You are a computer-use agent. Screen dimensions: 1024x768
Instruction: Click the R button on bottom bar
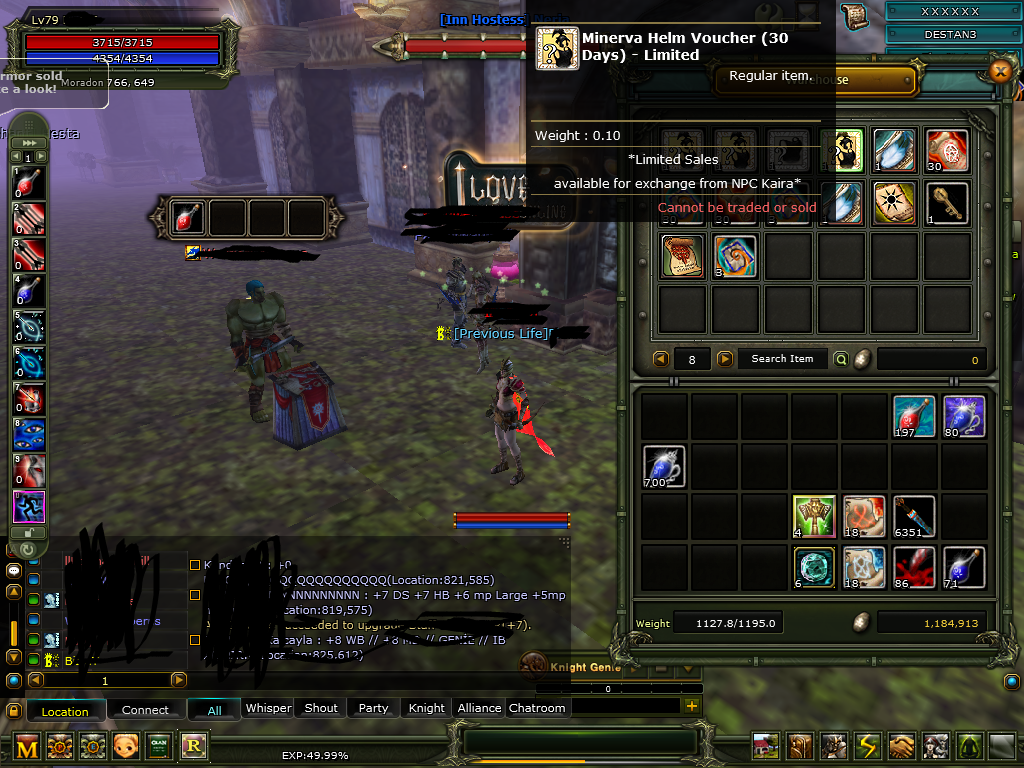(x=192, y=746)
